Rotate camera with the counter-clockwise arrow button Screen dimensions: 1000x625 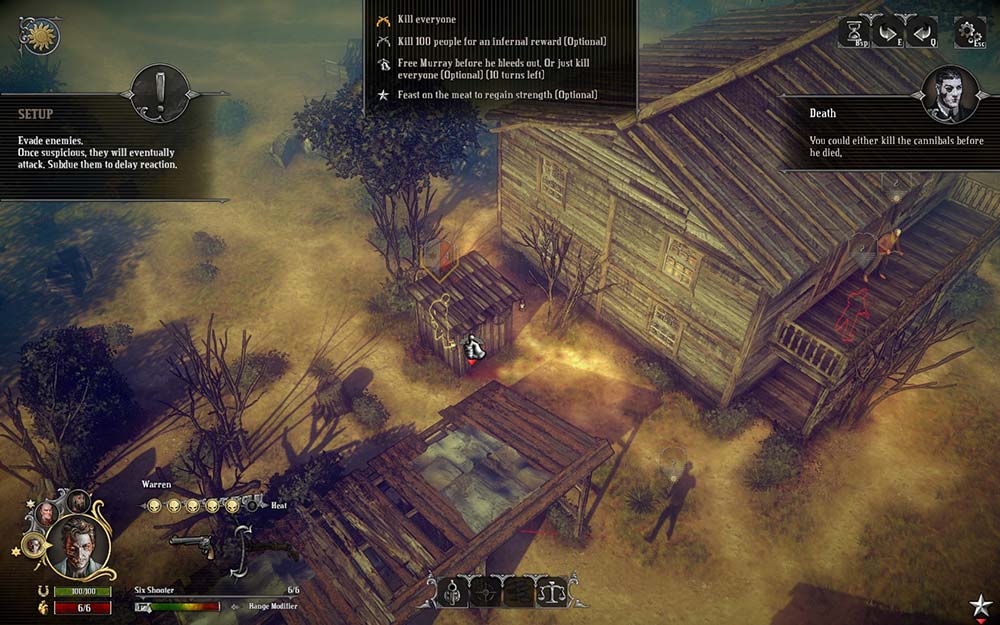click(x=921, y=32)
